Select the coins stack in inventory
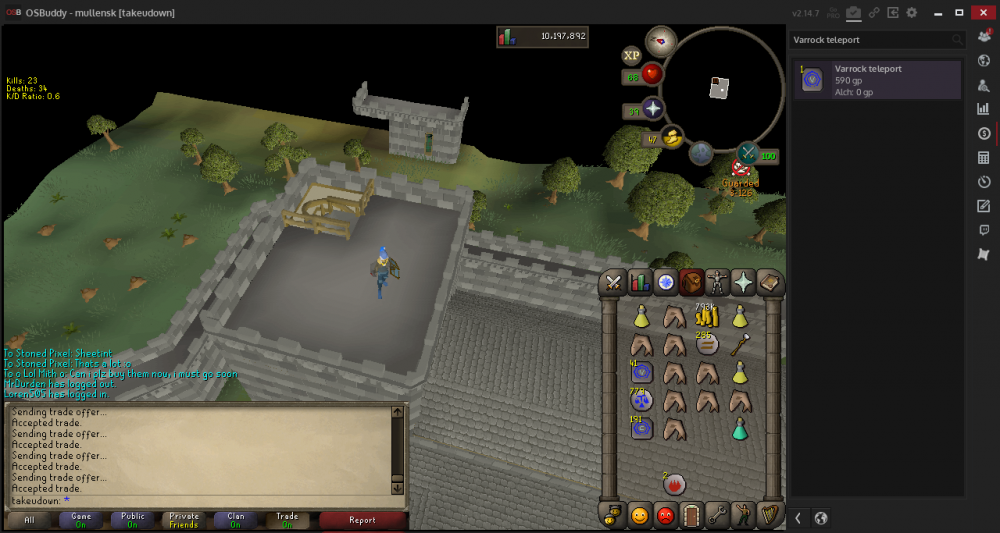The width and height of the screenshot is (1000, 533). pos(707,317)
